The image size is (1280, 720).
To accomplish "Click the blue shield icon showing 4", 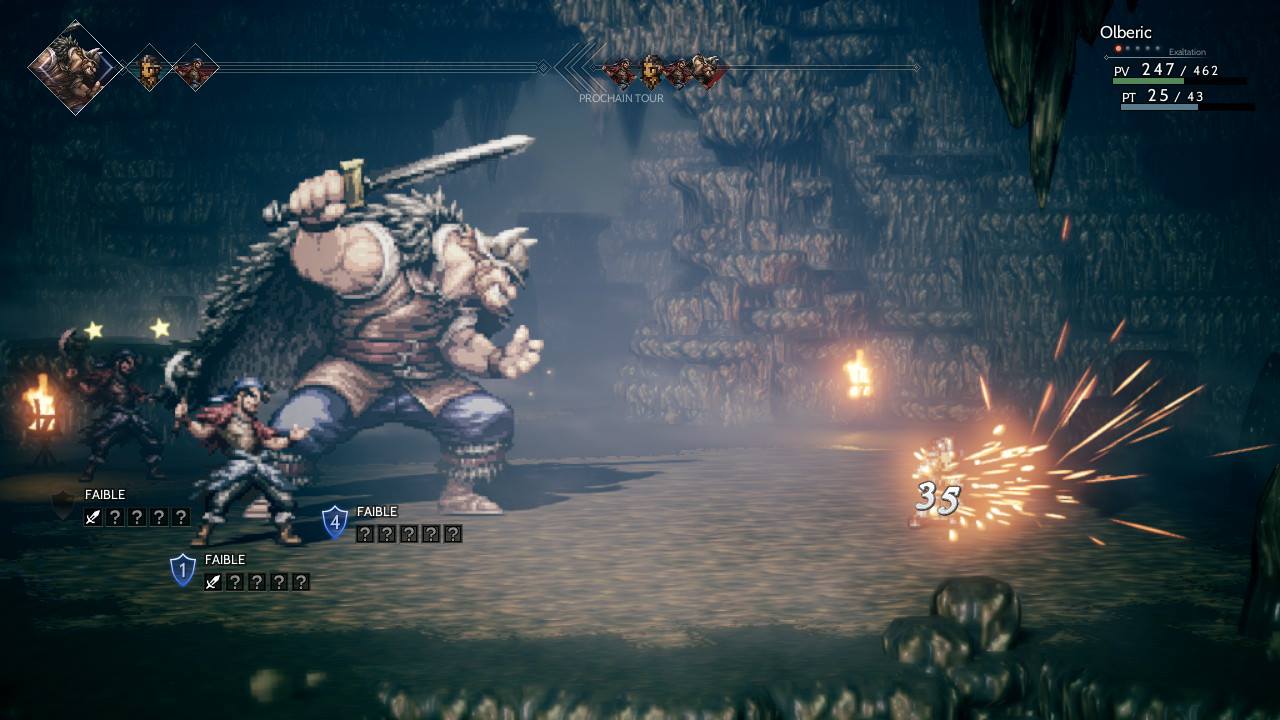I will coord(335,522).
